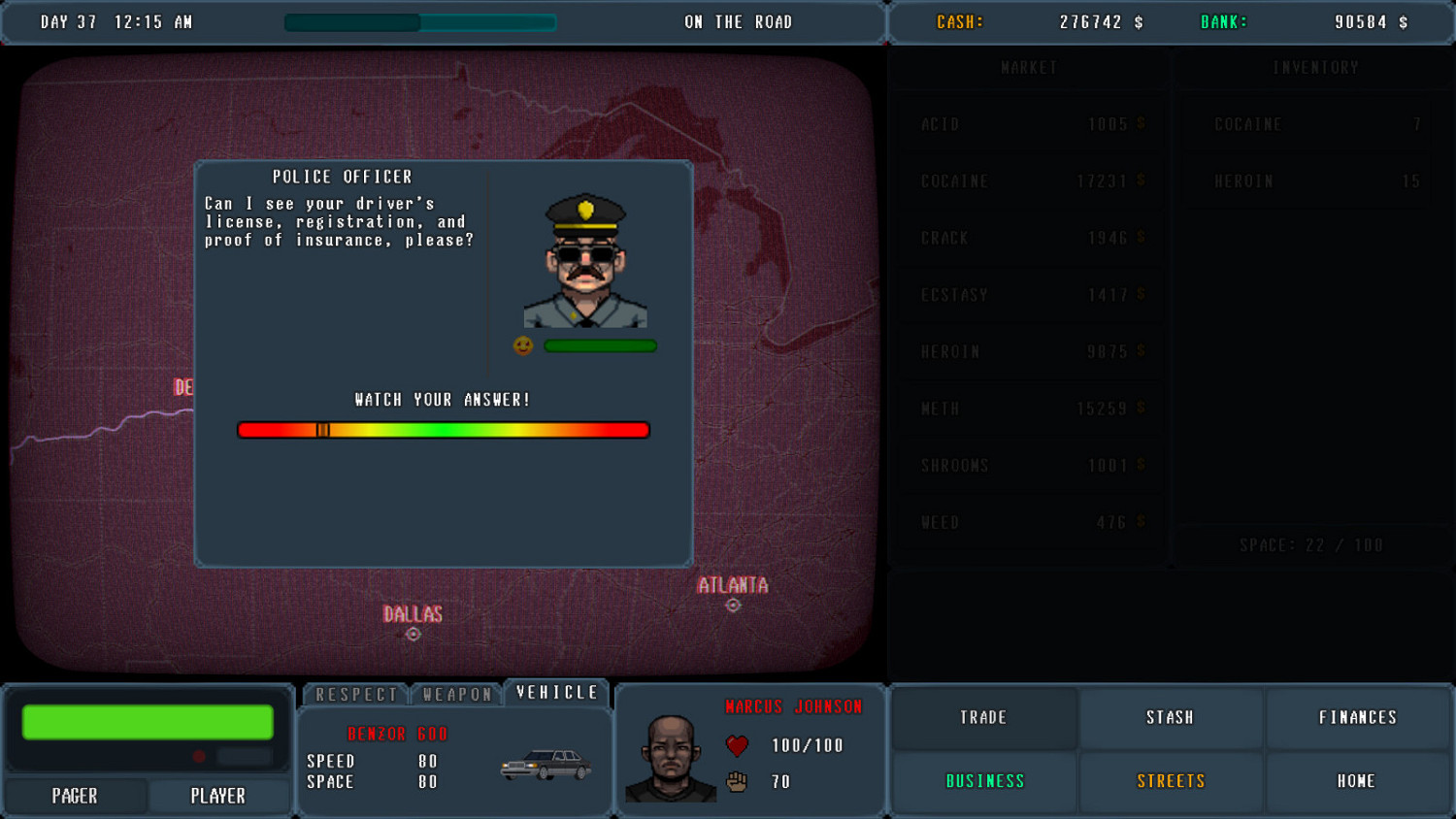
Task: Click the smiley mood icon beside the officer's bar
Action: point(522,345)
